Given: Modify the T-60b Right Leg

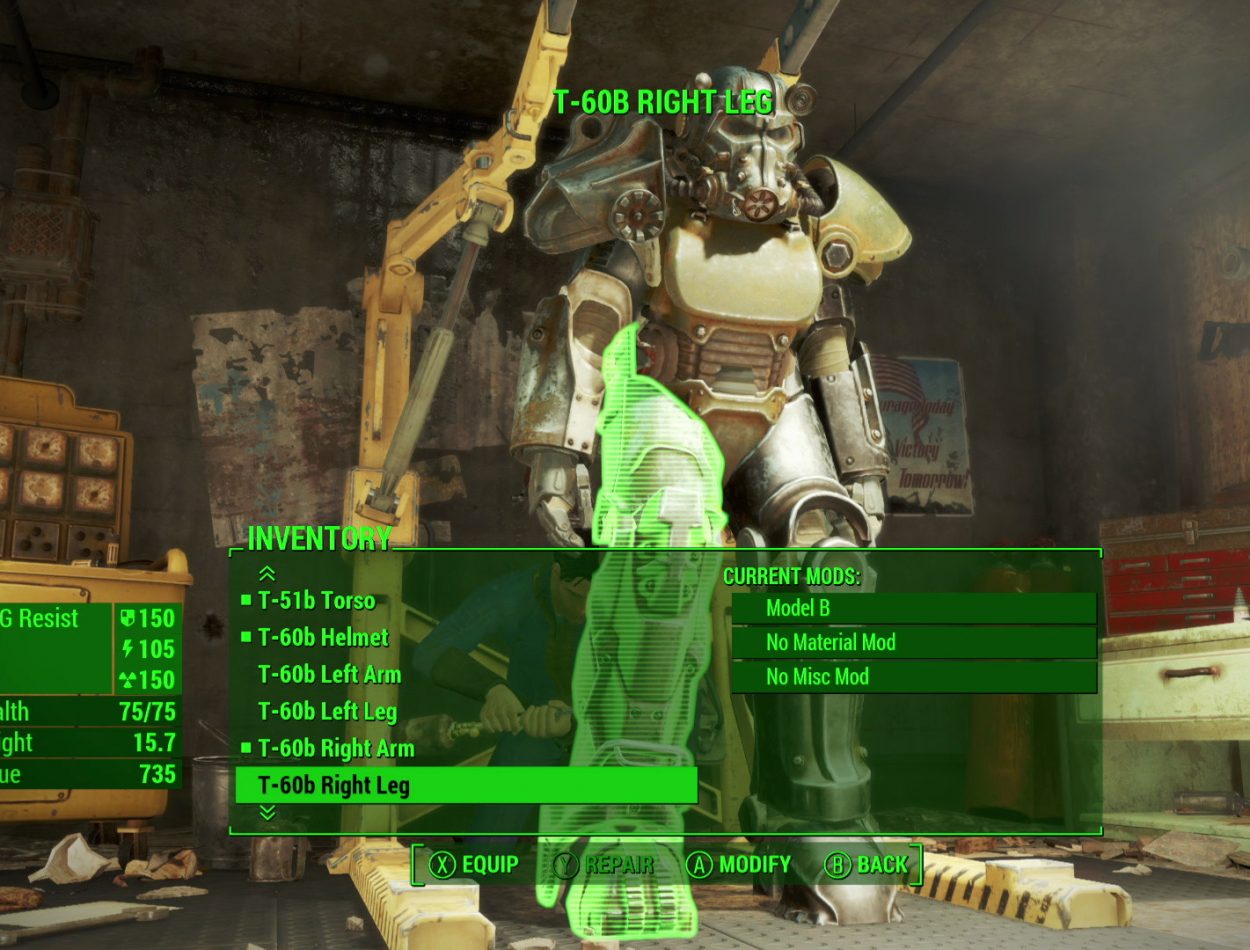Looking at the screenshot, I should coord(740,865).
